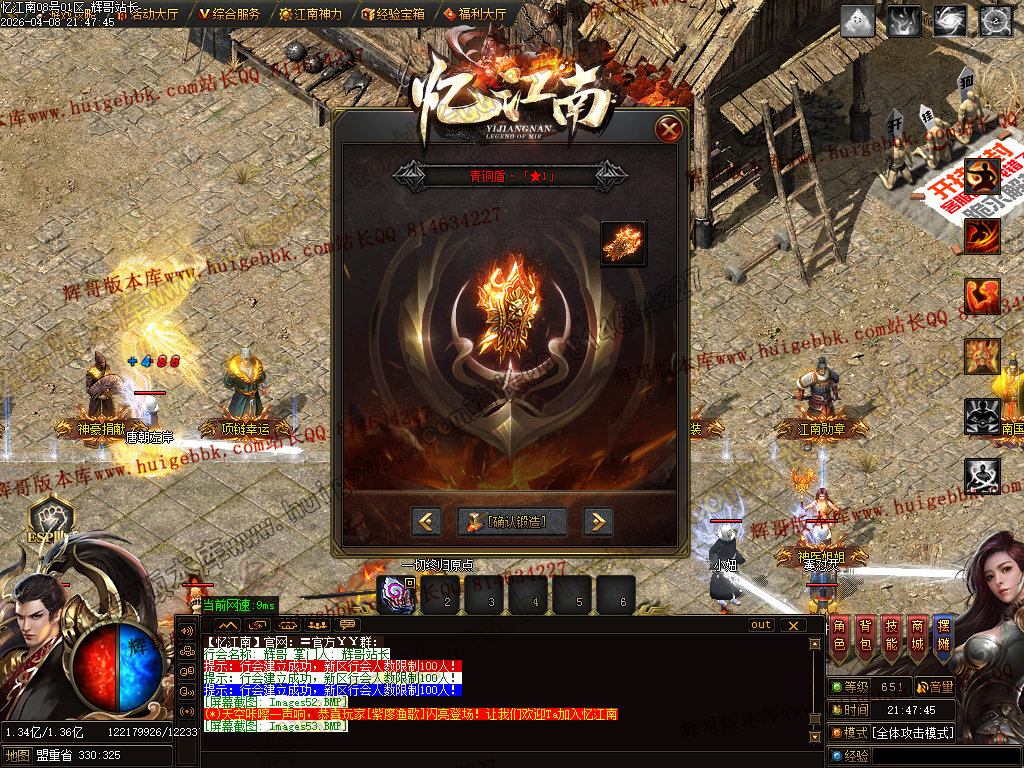Open the 江南神力 menu

311,14
